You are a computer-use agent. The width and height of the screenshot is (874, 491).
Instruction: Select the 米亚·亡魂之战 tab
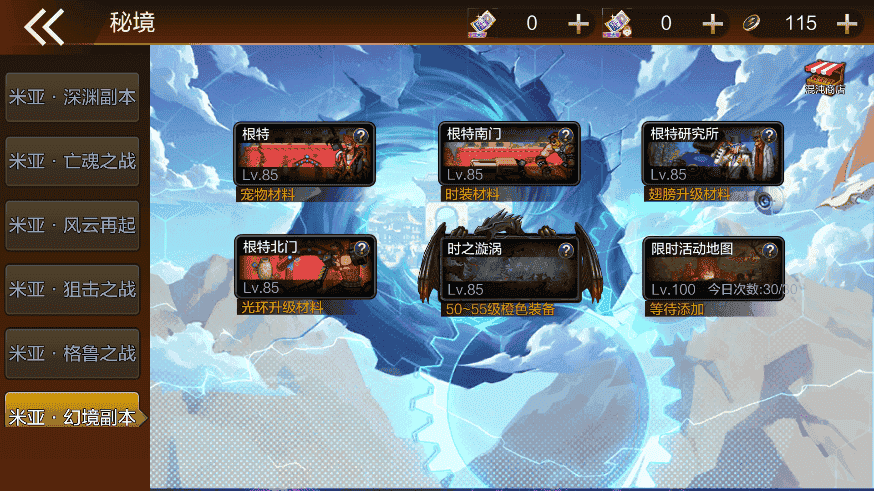[x=71, y=161]
